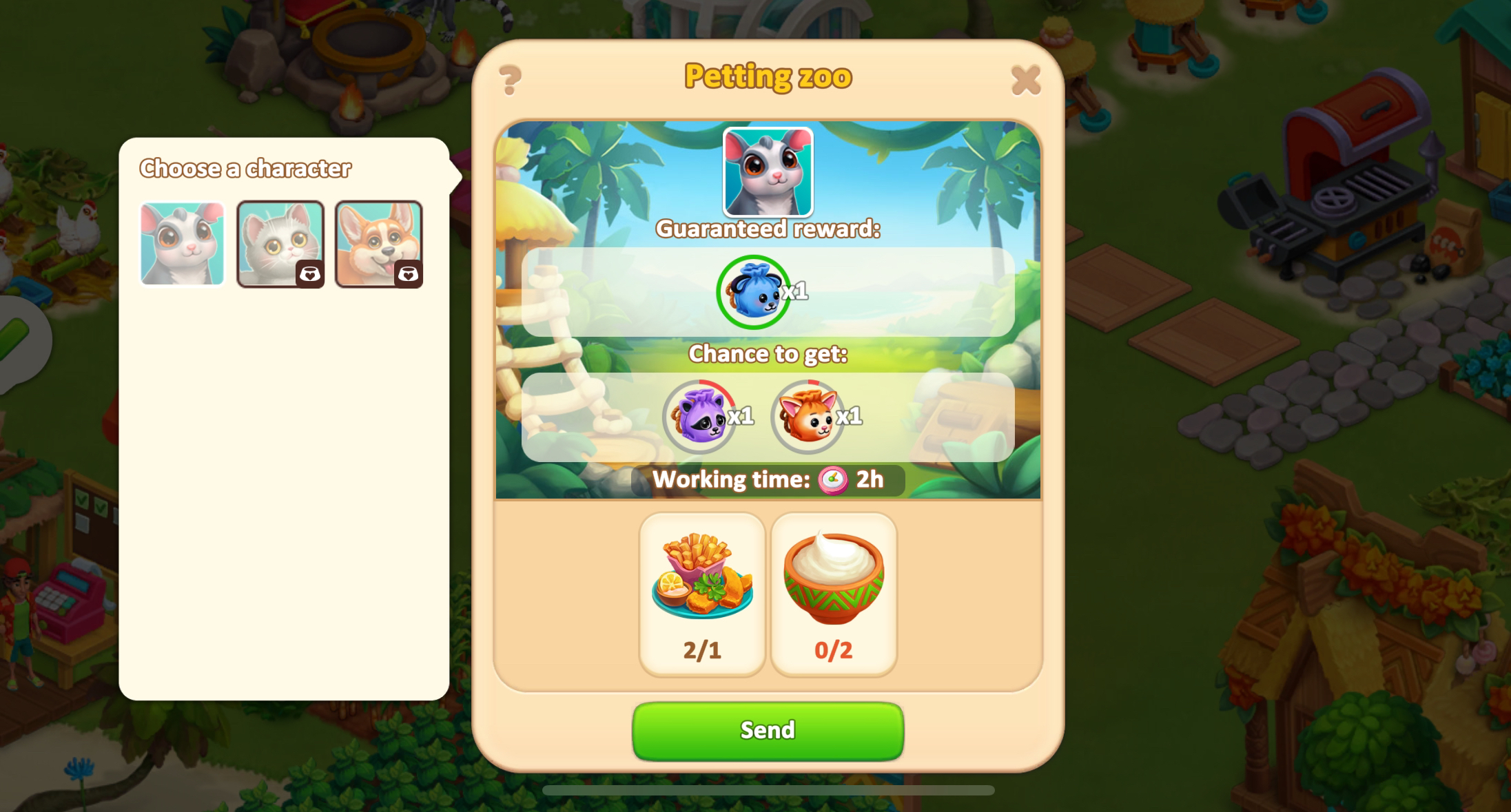View the orange fox pouch reward
Image resolution: width=1511 pixels, height=812 pixels.
pyautogui.click(x=807, y=417)
